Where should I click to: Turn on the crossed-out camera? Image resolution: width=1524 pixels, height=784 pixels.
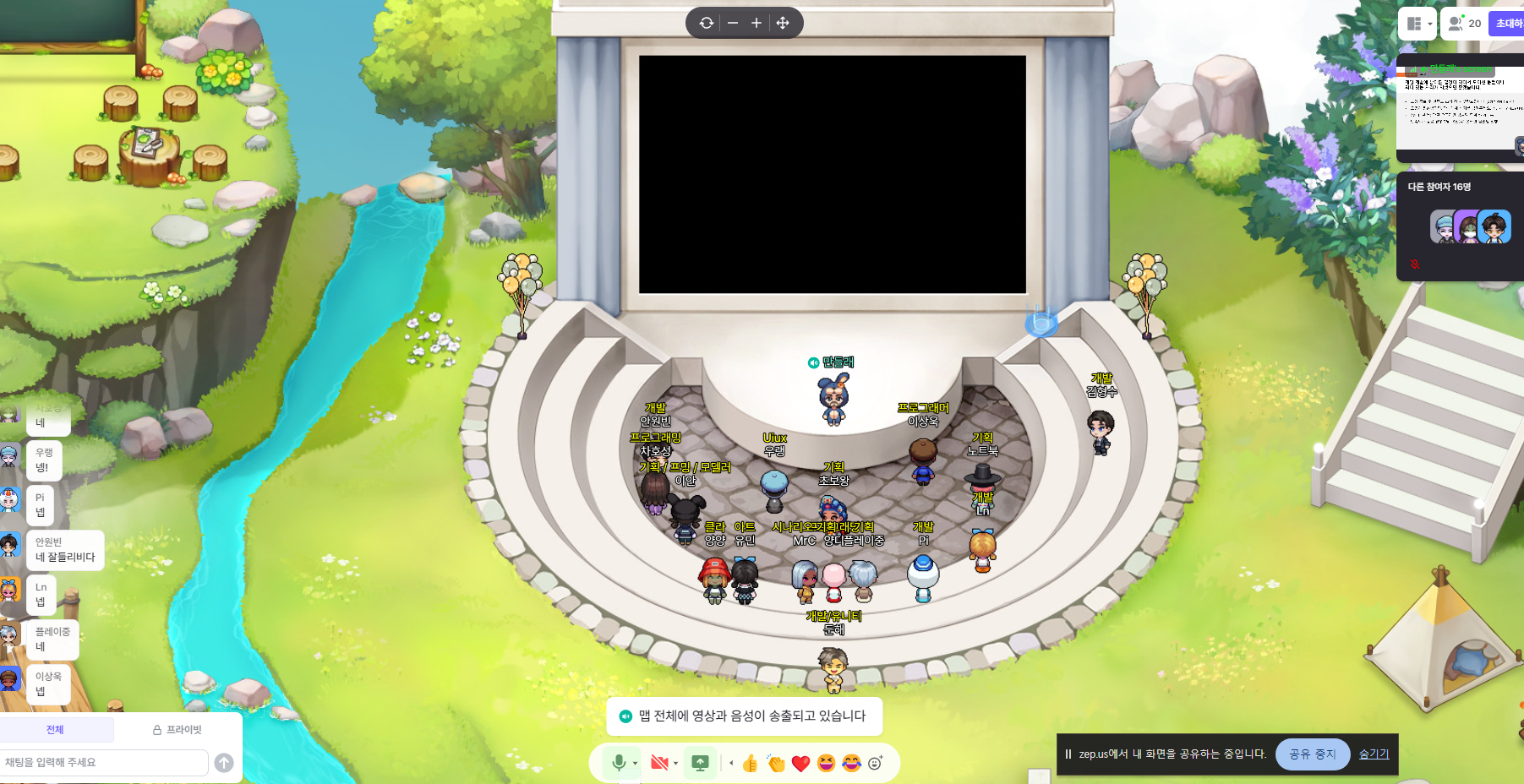coord(659,763)
